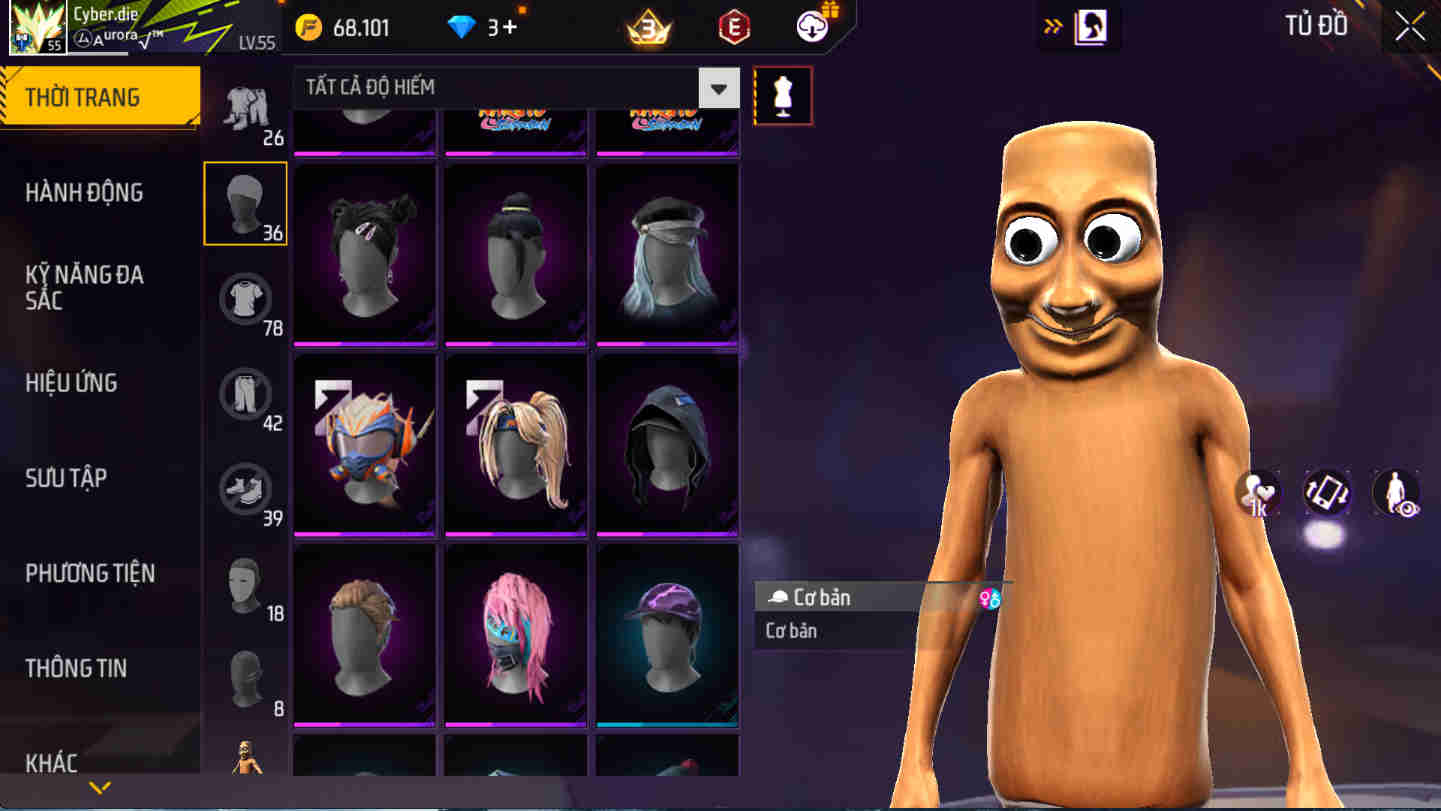Like the outfit with the 1k heart icon

pyautogui.click(x=1258, y=492)
